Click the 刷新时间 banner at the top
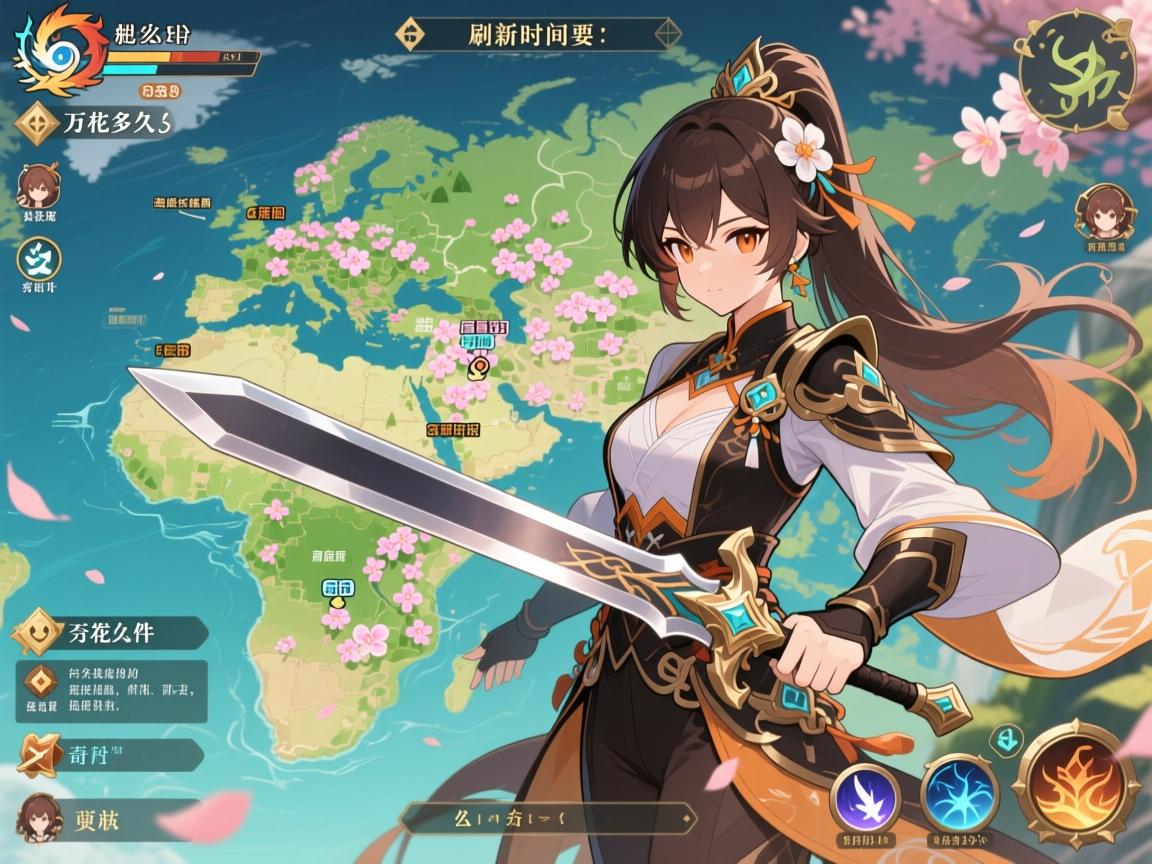Viewport: 1152px width, 864px height. (540, 33)
